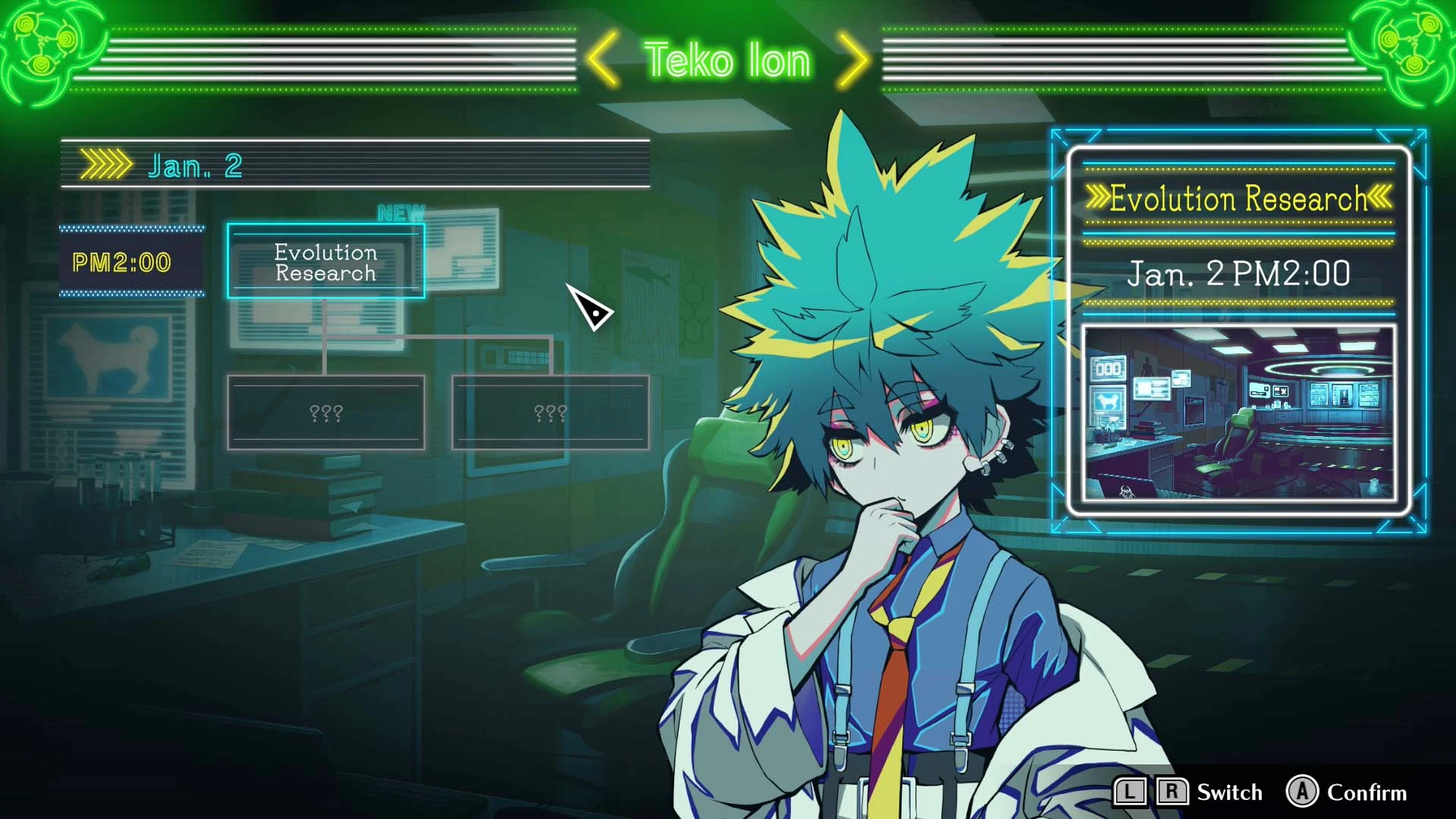The height and width of the screenshot is (819, 1456).
Task: Click the NEW badge above Evolution Research
Action: click(403, 212)
